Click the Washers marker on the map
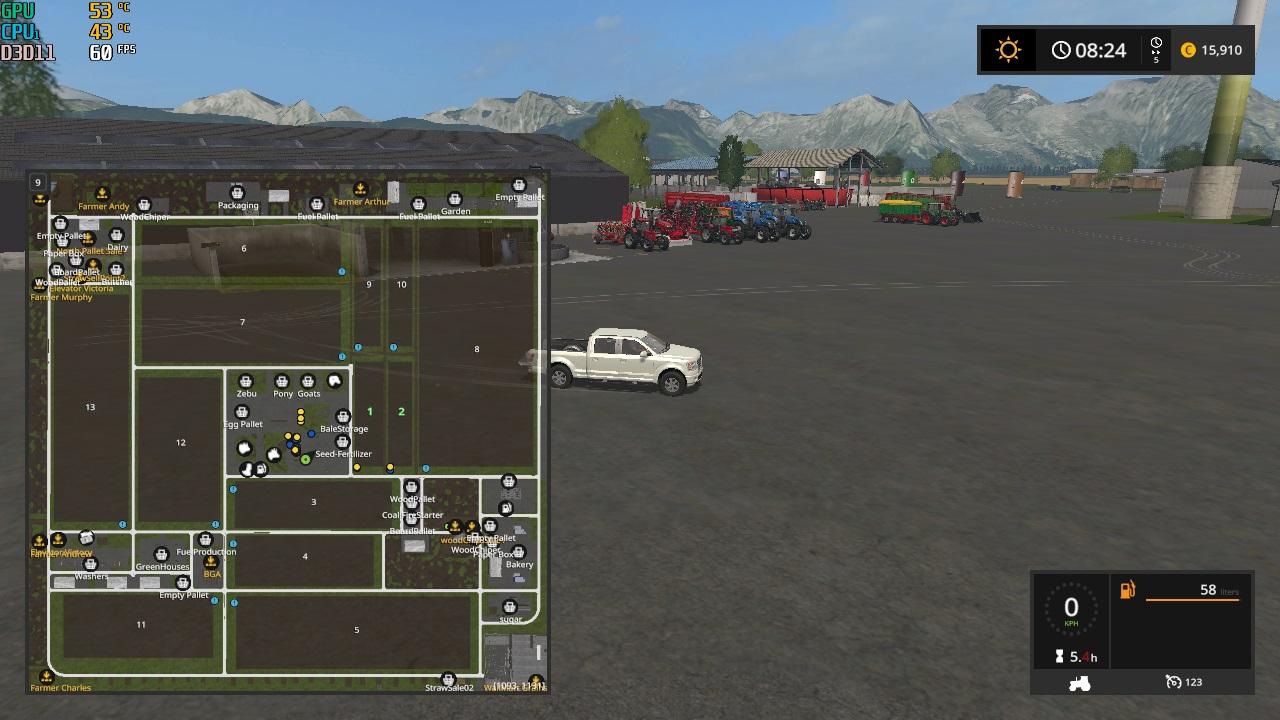Image resolution: width=1280 pixels, height=720 pixels. (x=91, y=565)
